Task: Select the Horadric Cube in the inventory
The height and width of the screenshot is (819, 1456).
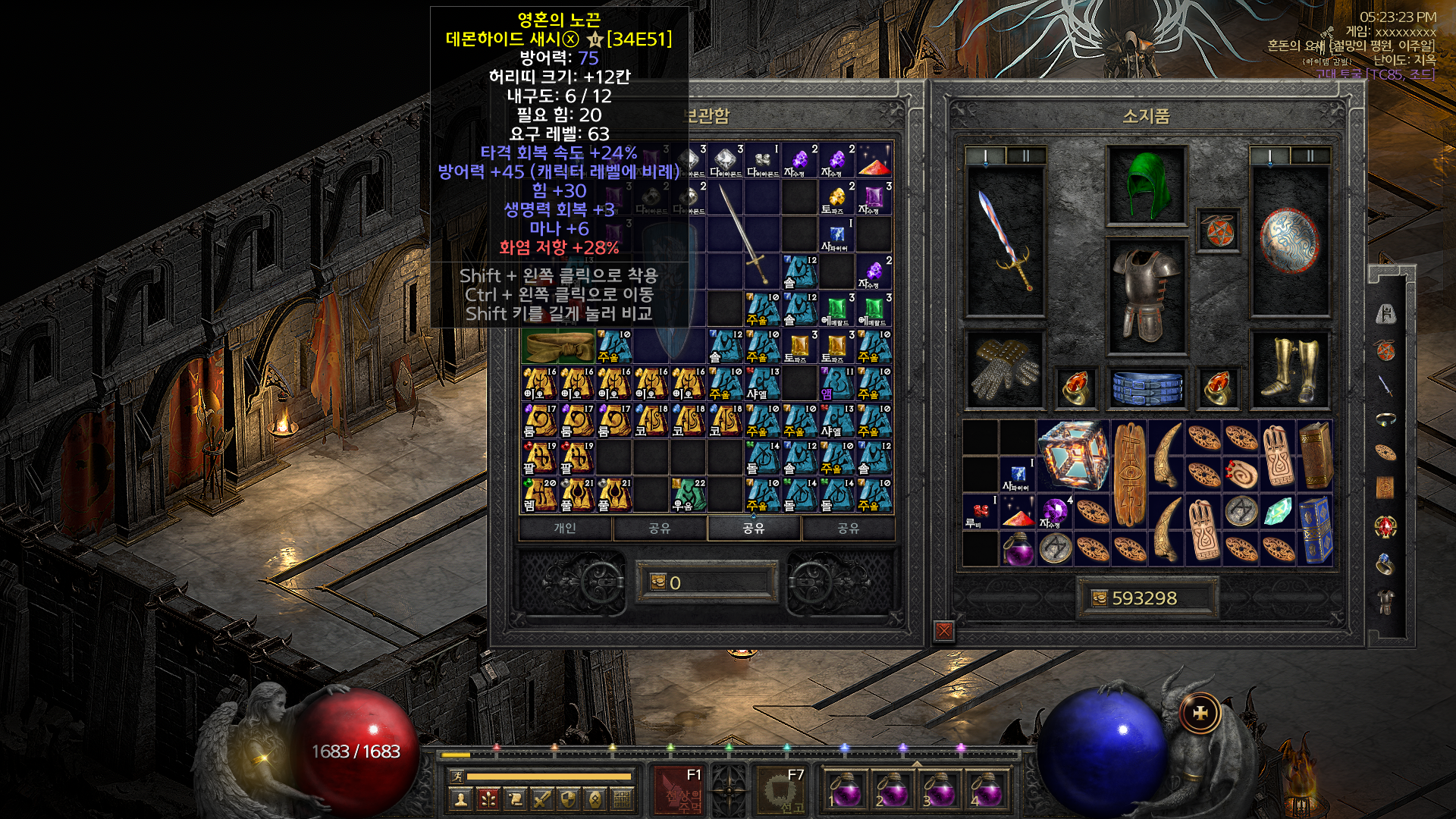Action: pyautogui.click(x=1072, y=455)
